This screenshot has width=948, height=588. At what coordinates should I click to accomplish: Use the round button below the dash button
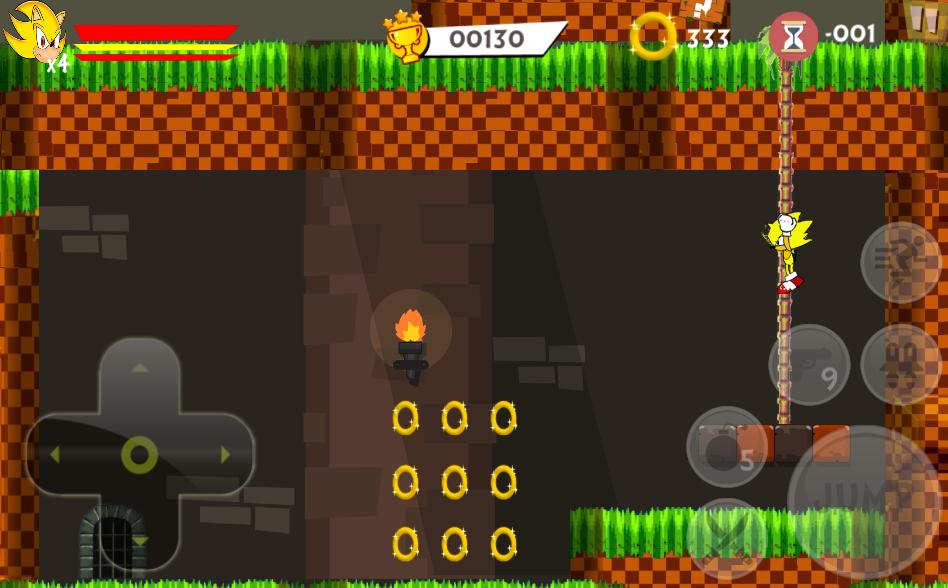[901, 364]
